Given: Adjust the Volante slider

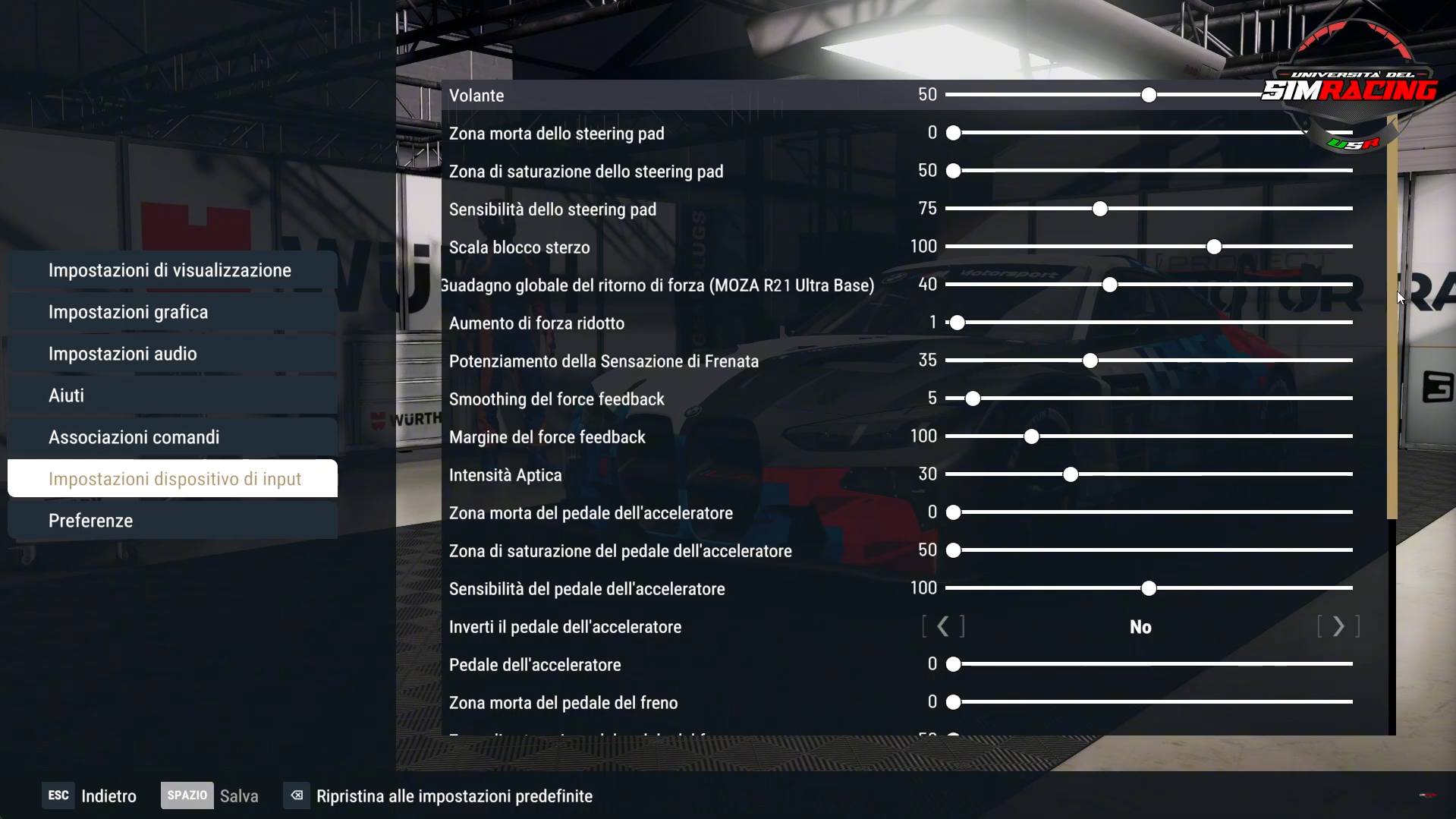Looking at the screenshot, I should pos(1149,95).
